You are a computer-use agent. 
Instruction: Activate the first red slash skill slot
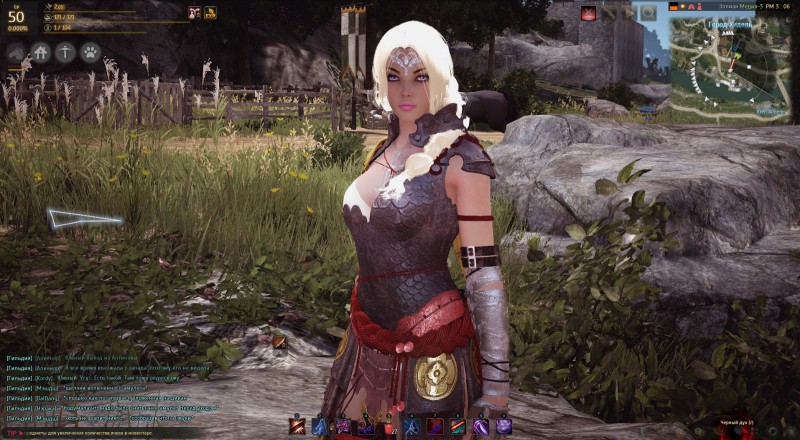click(x=297, y=426)
